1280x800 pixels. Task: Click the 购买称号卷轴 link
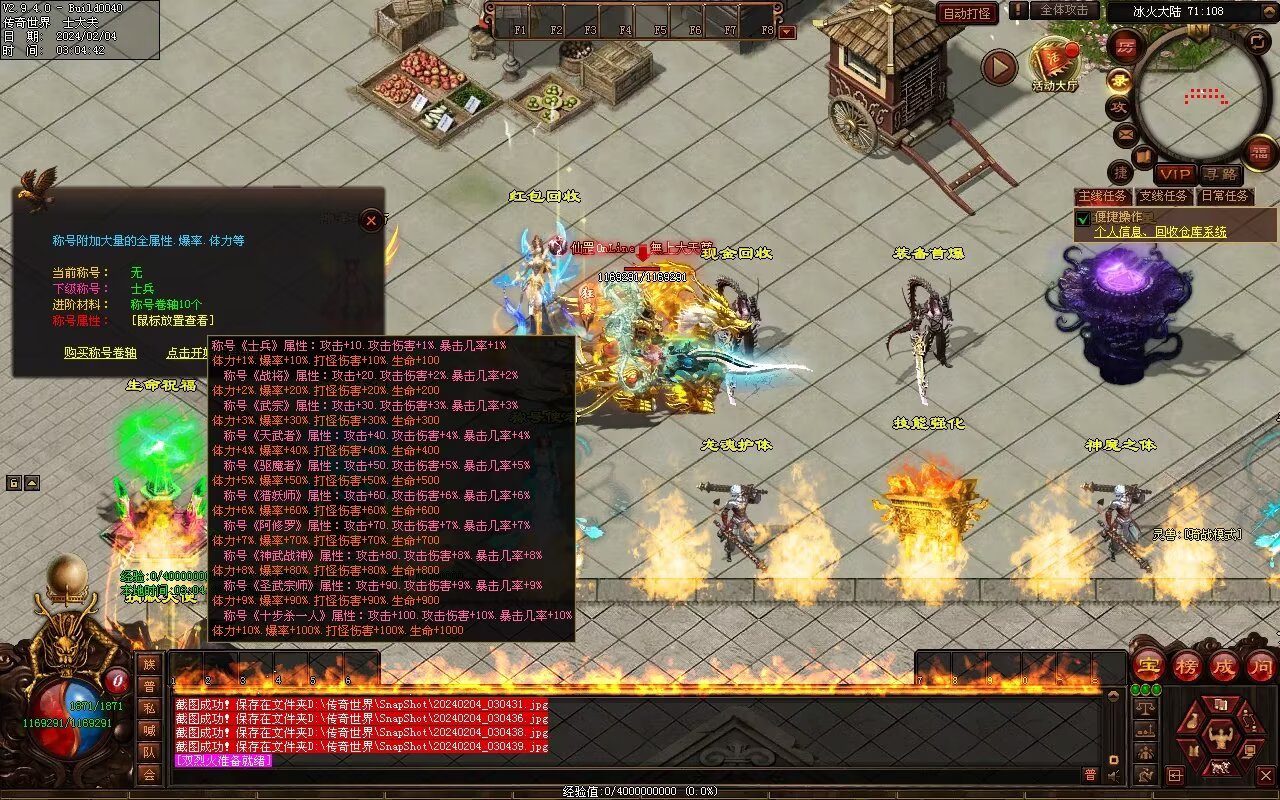click(x=100, y=353)
